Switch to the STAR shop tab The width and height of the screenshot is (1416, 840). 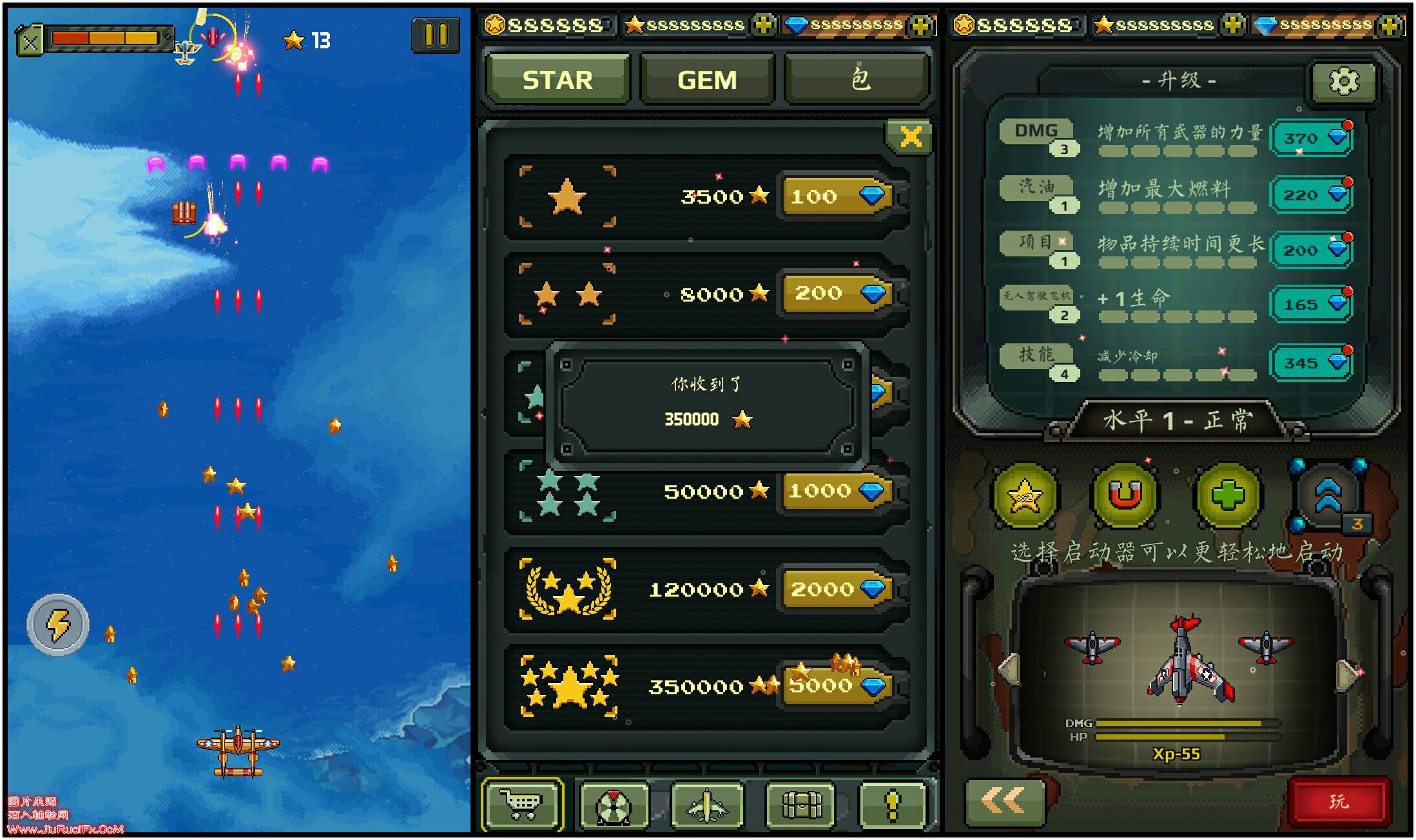point(558,80)
